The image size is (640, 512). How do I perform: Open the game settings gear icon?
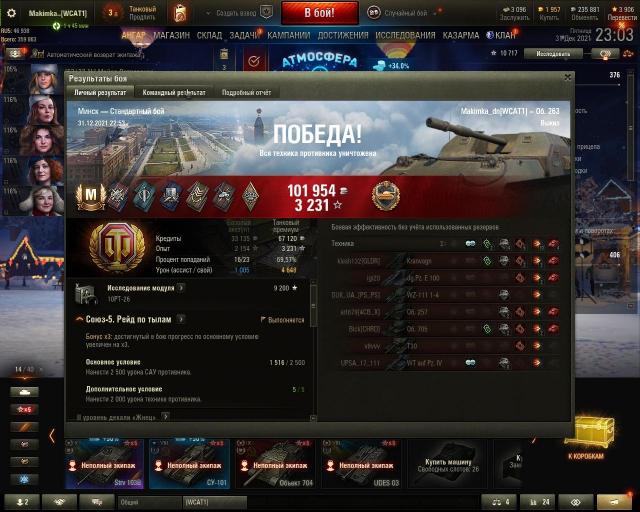12,12
